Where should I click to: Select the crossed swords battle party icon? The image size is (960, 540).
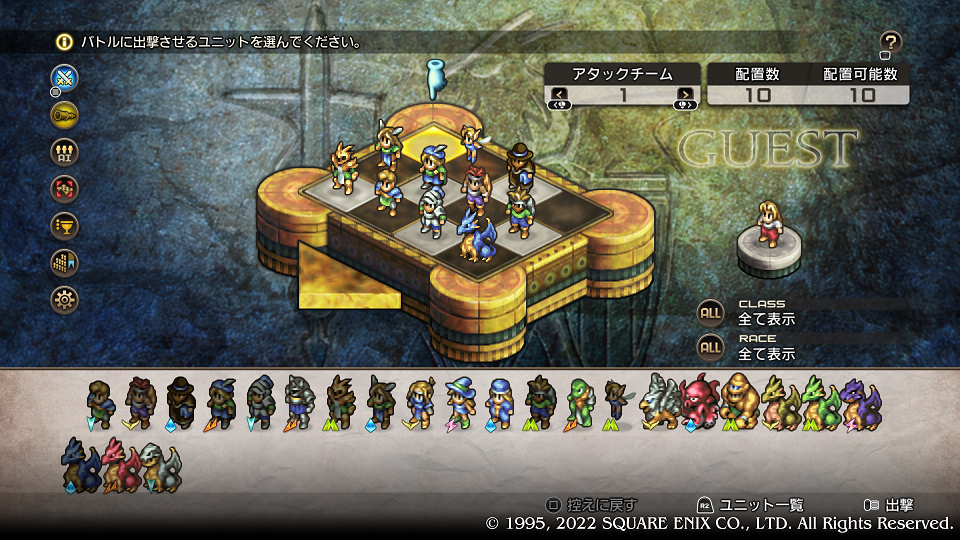point(65,78)
